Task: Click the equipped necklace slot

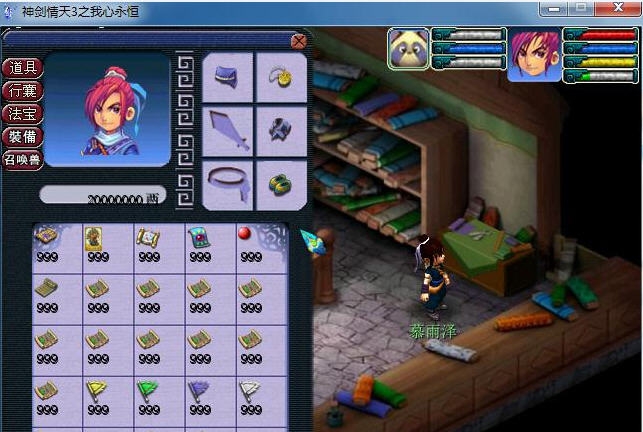Action: pyautogui.click(x=281, y=77)
